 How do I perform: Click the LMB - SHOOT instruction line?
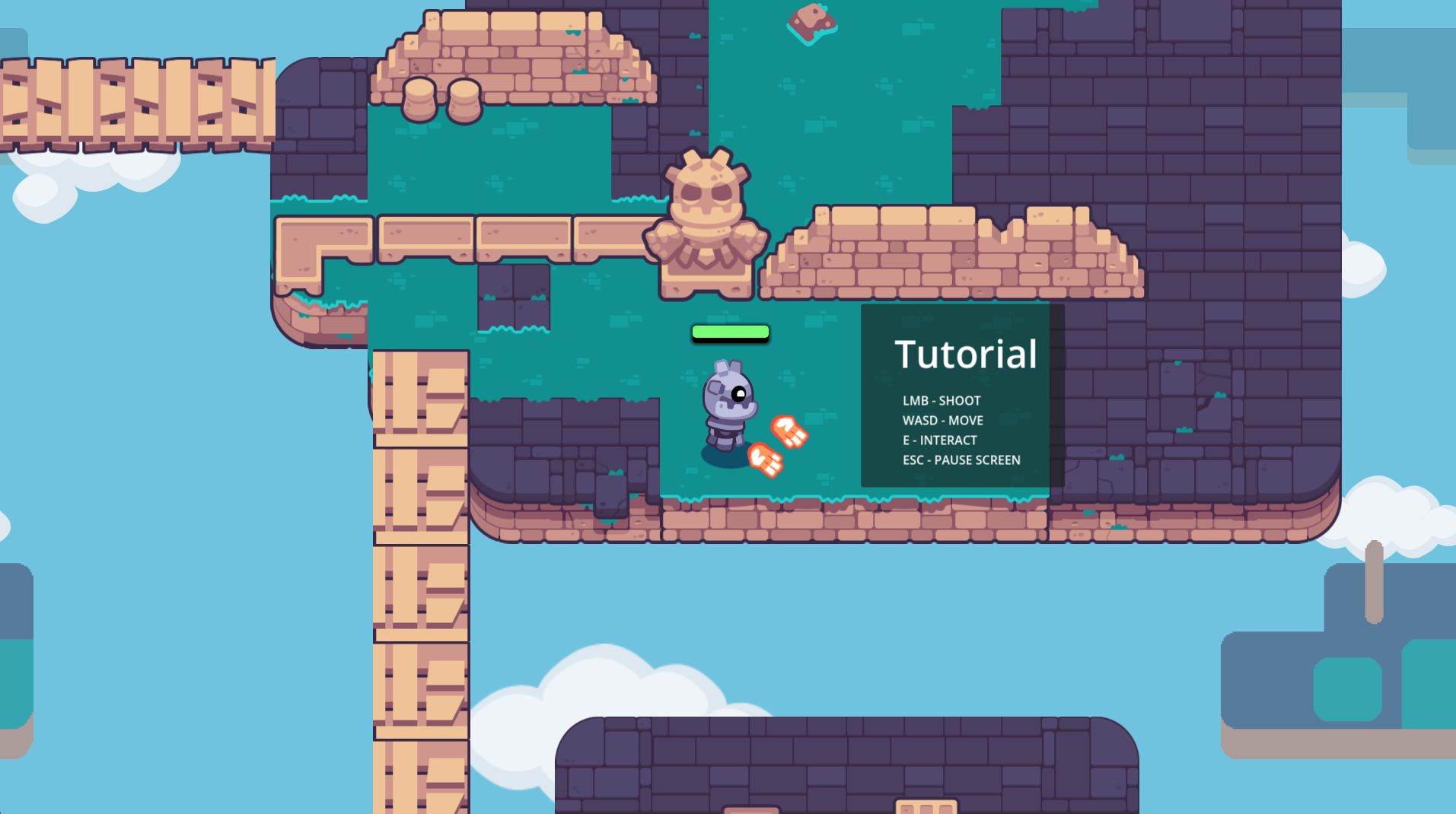coord(941,400)
